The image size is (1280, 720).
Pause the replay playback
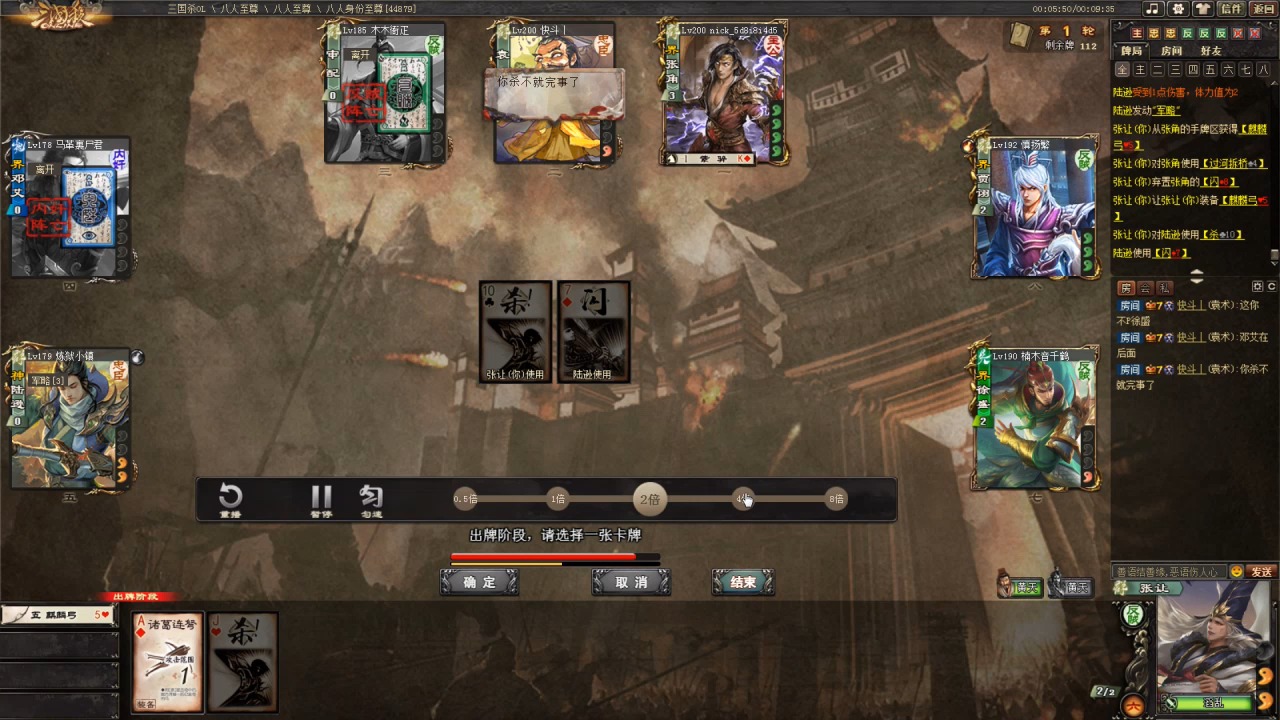point(321,500)
